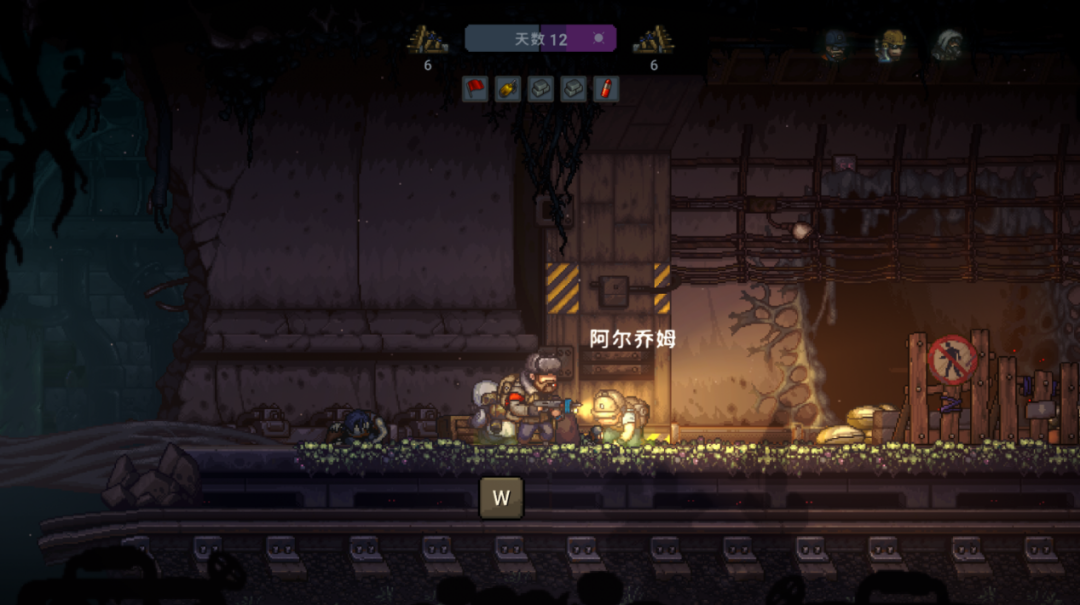
Task: Choose the red shotgun shell slot
Action: (x=606, y=89)
